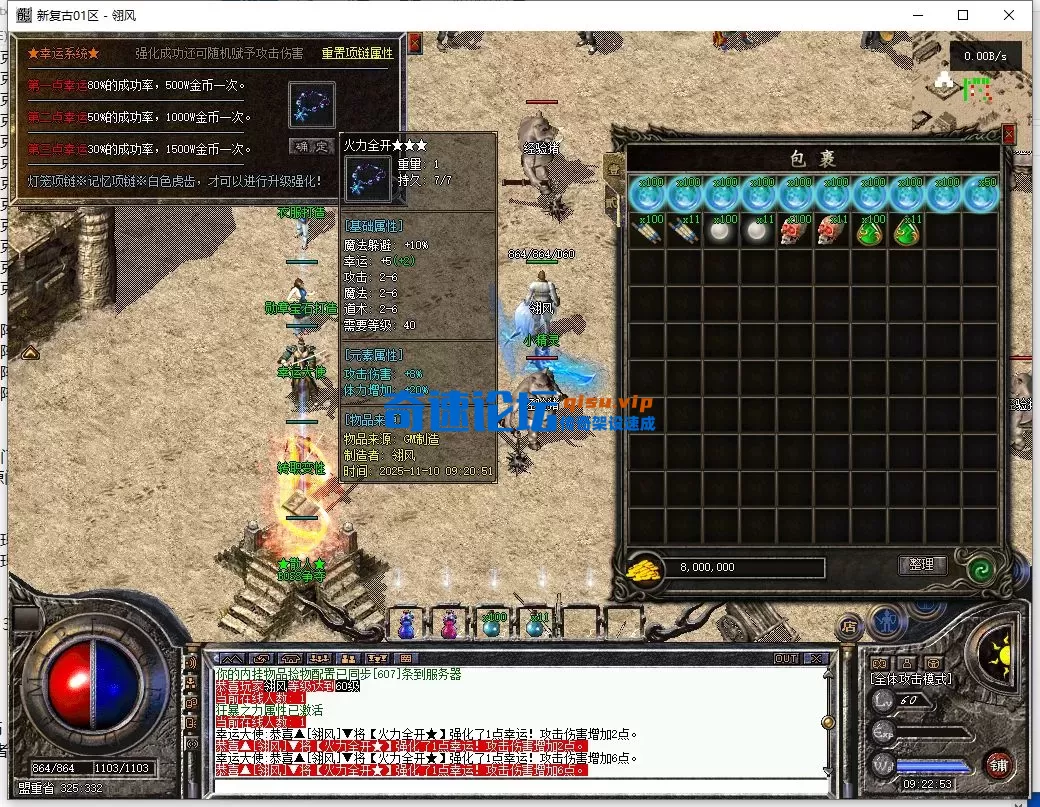Click the 确定 confirm button
Screen dimensions: 1040x807
(x=312, y=147)
